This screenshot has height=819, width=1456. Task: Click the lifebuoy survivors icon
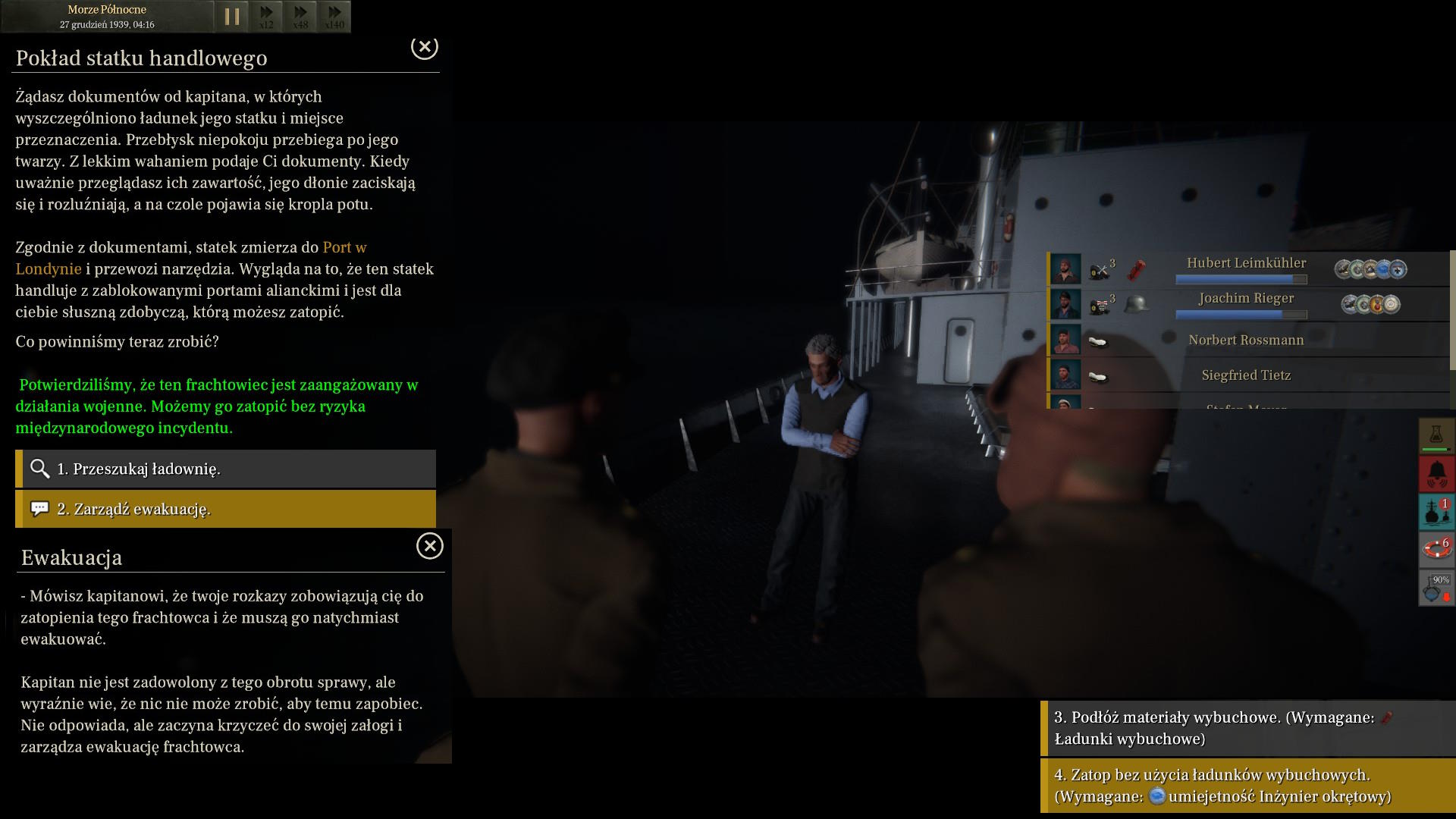pos(1436,550)
